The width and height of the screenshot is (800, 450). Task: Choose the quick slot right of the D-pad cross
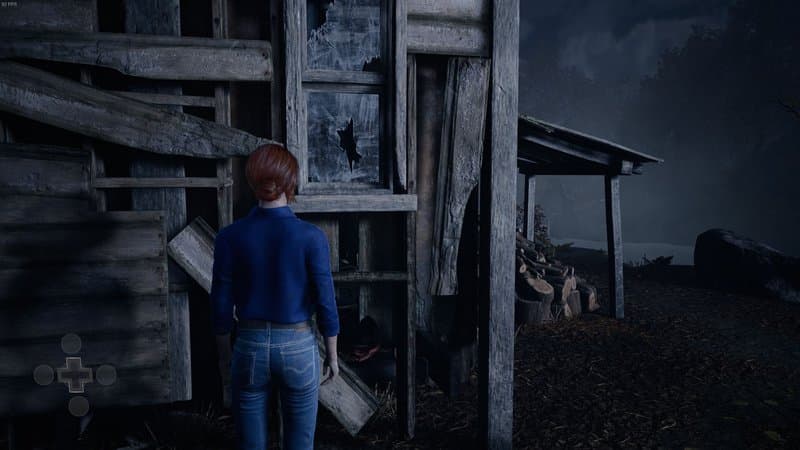click(x=106, y=375)
